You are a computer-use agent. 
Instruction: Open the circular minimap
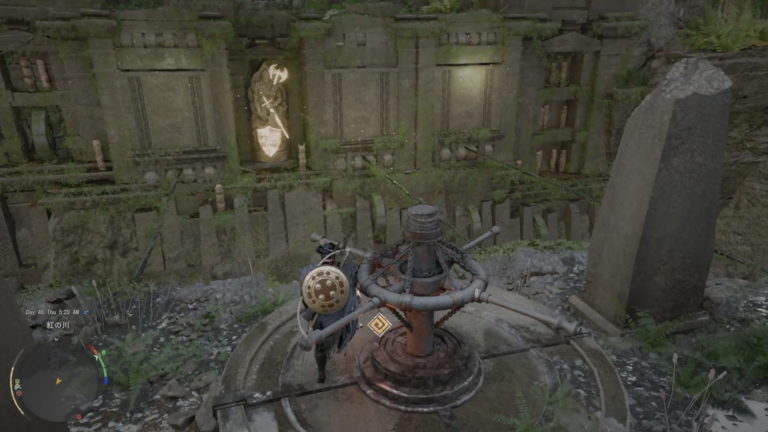pyautogui.click(x=57, y=380)
